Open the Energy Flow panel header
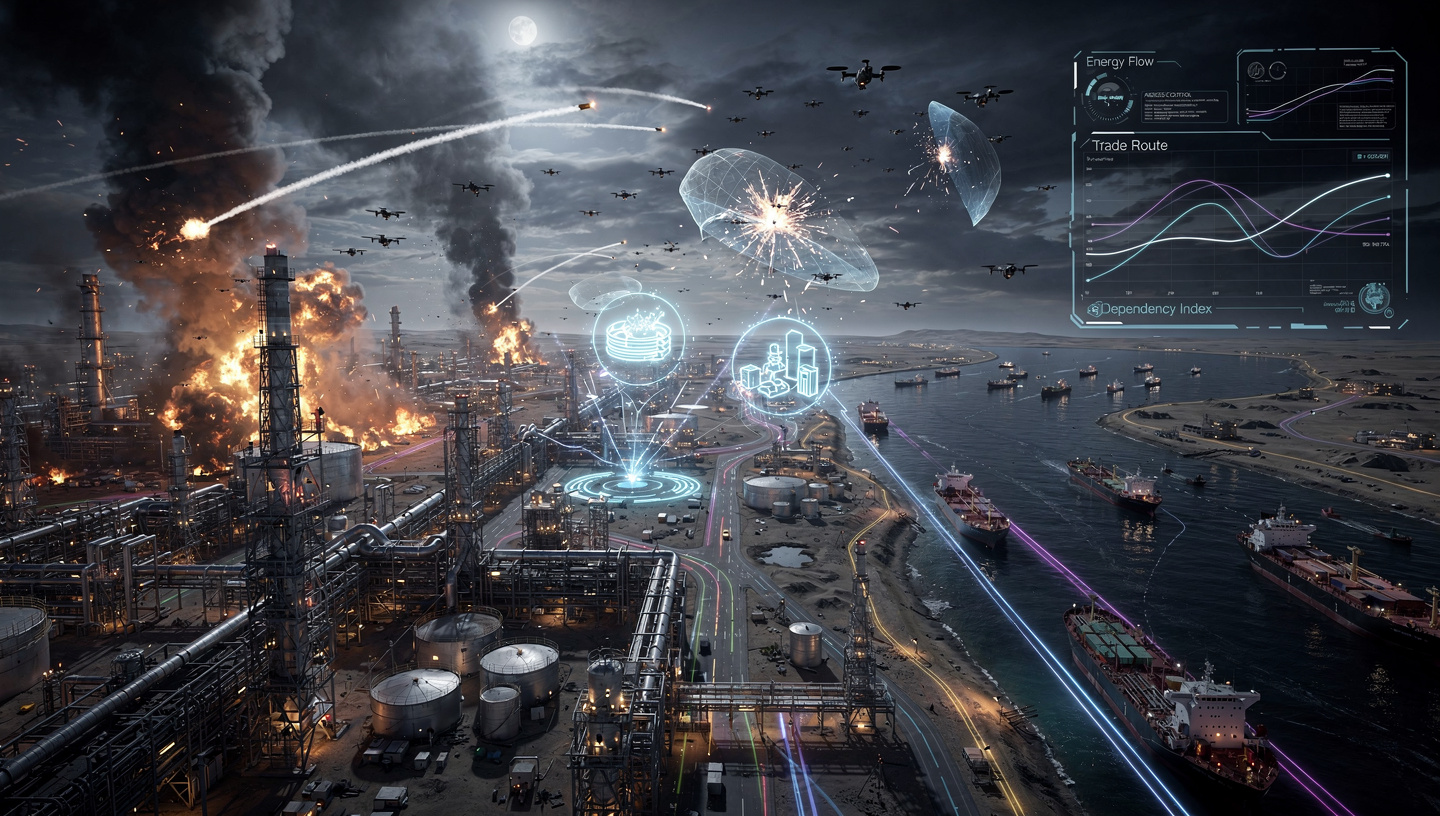Screen dimensions: 1440x816 [1120, 62]
